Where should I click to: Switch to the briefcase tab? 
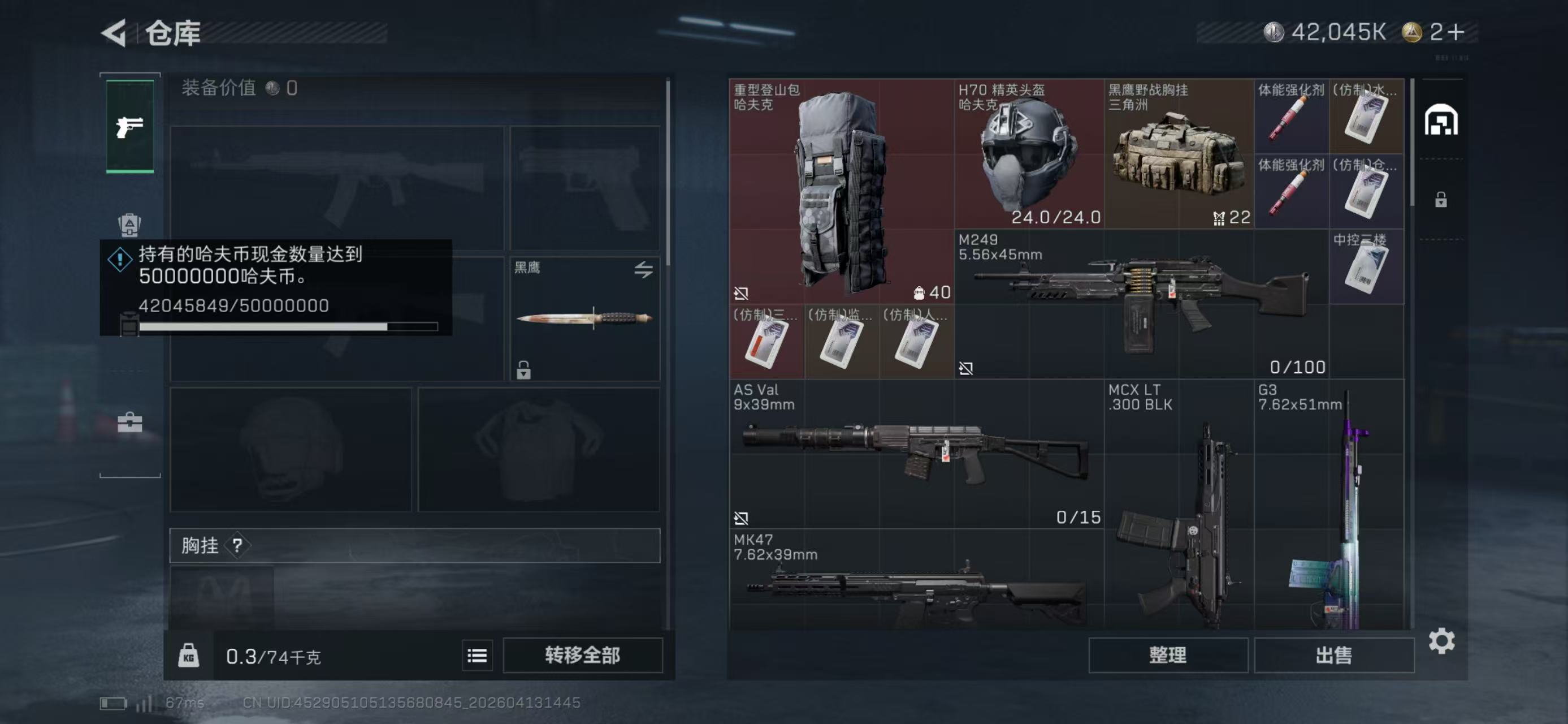tap(129, 422)
